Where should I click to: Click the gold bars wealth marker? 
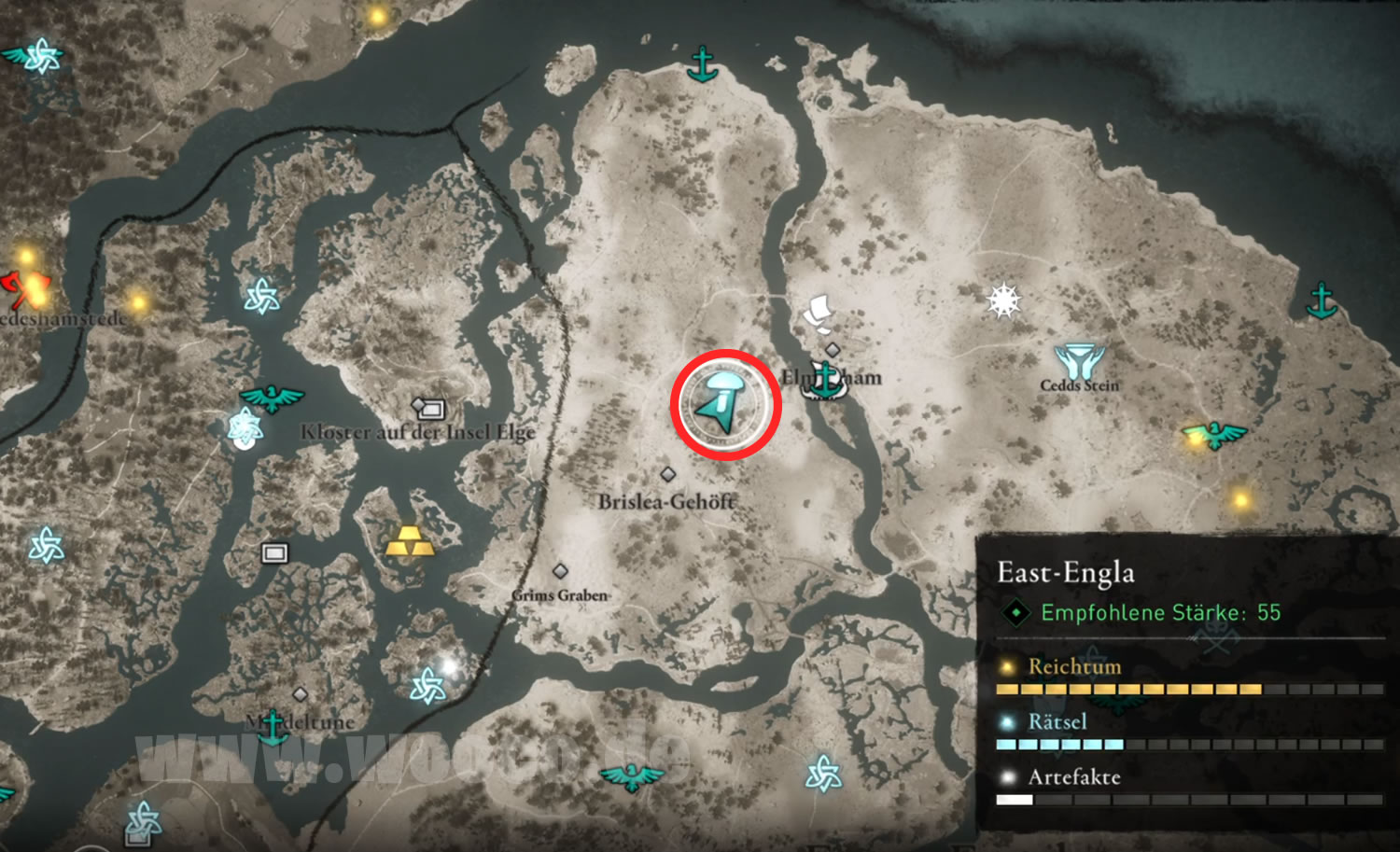(x=409, y=540)
